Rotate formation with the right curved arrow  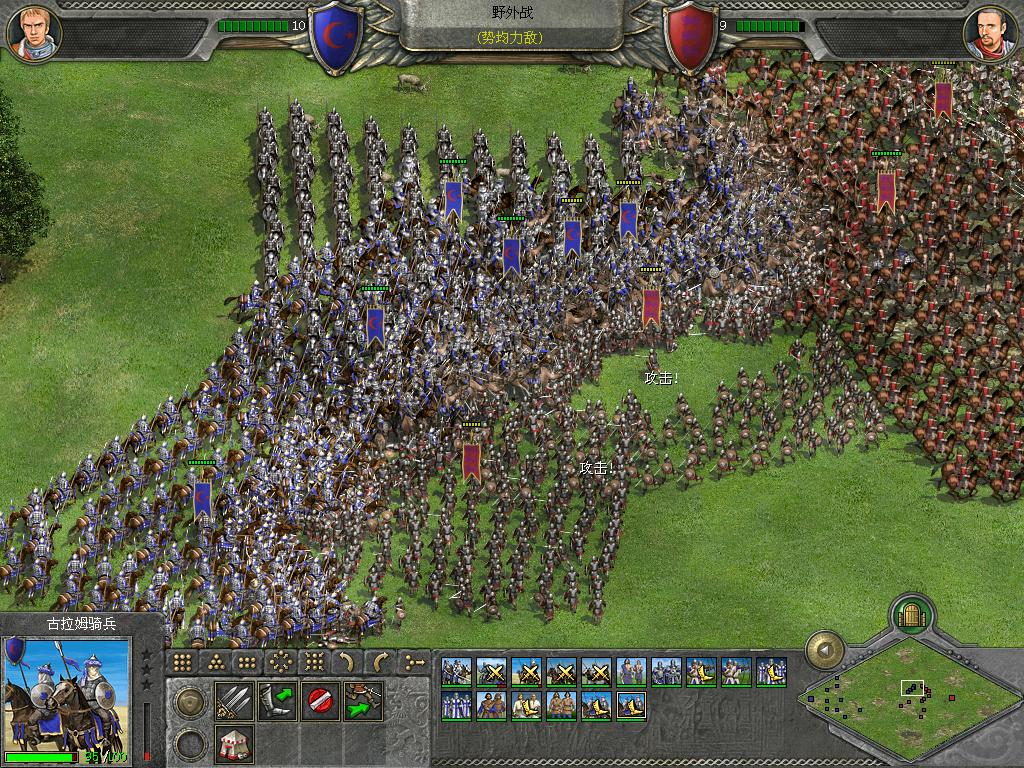coord(380,662)
